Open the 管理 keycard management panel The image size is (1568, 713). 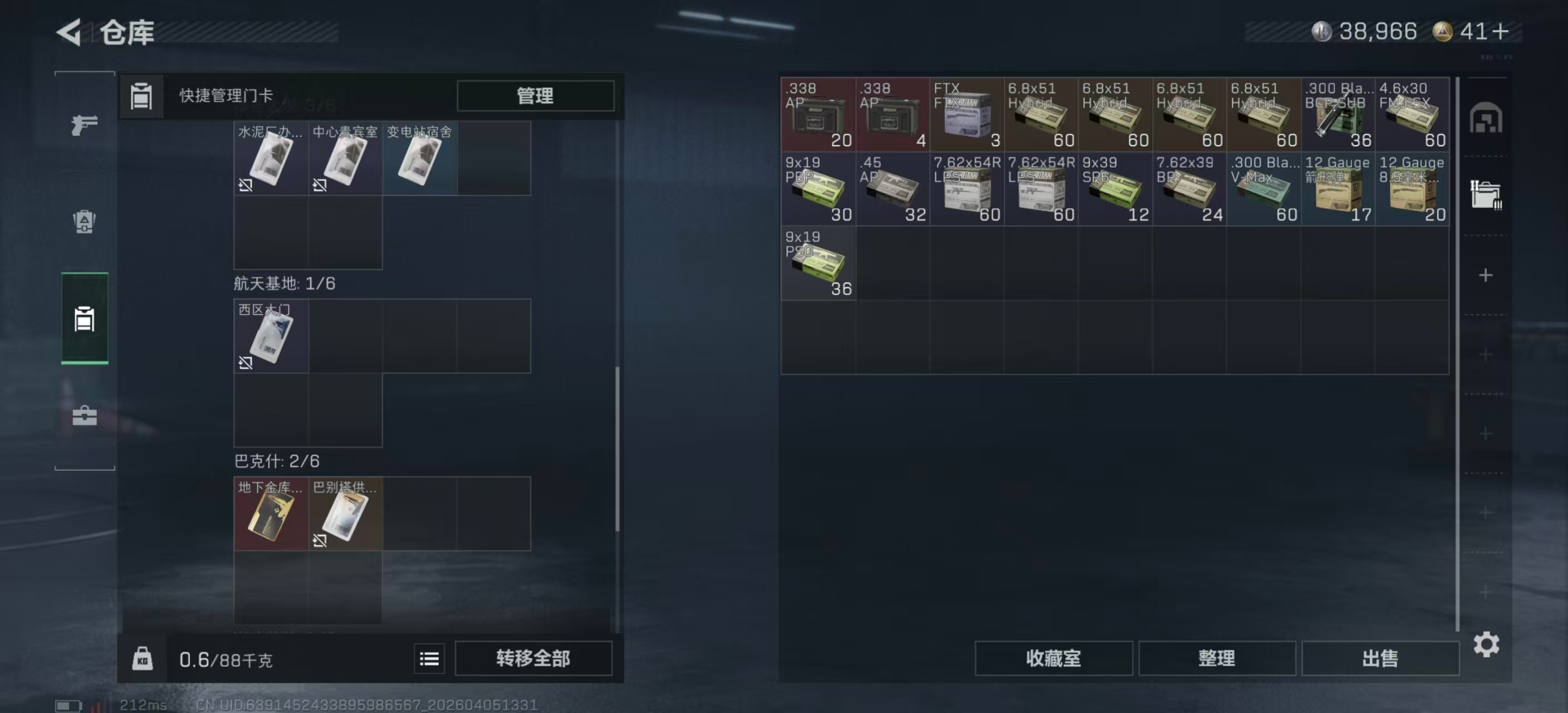[534, 96]
